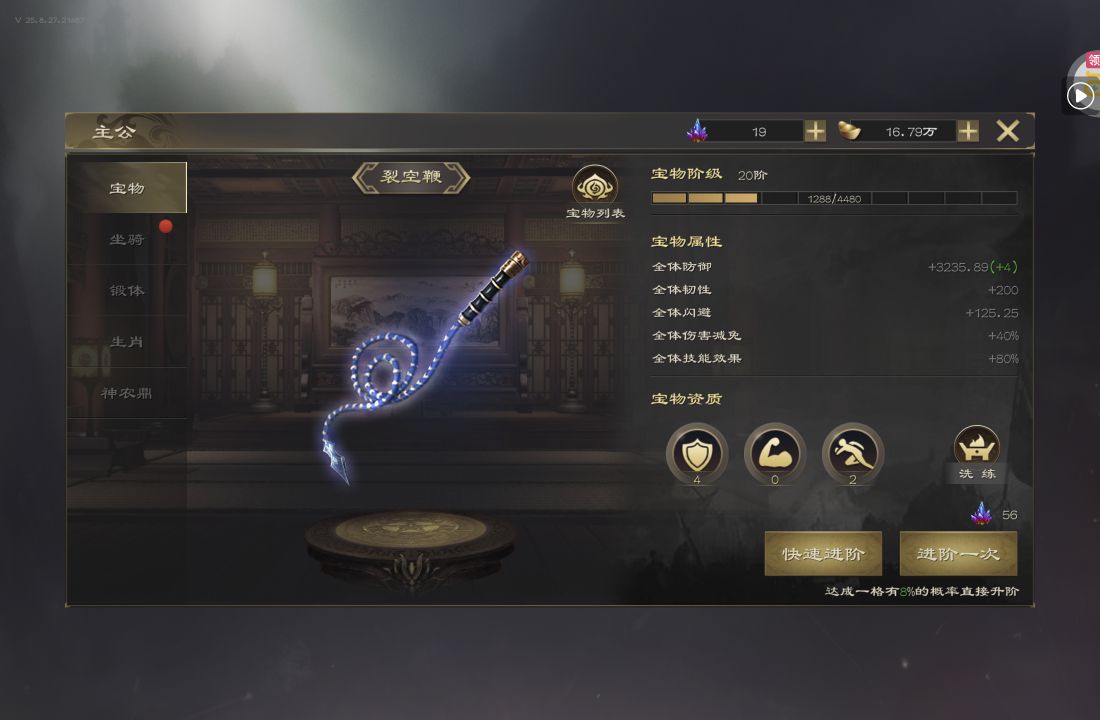Select the running figure aptitude icon
Image resolution: width=1100 pixels, height=720 pixels.
click(x=853, y=453)
